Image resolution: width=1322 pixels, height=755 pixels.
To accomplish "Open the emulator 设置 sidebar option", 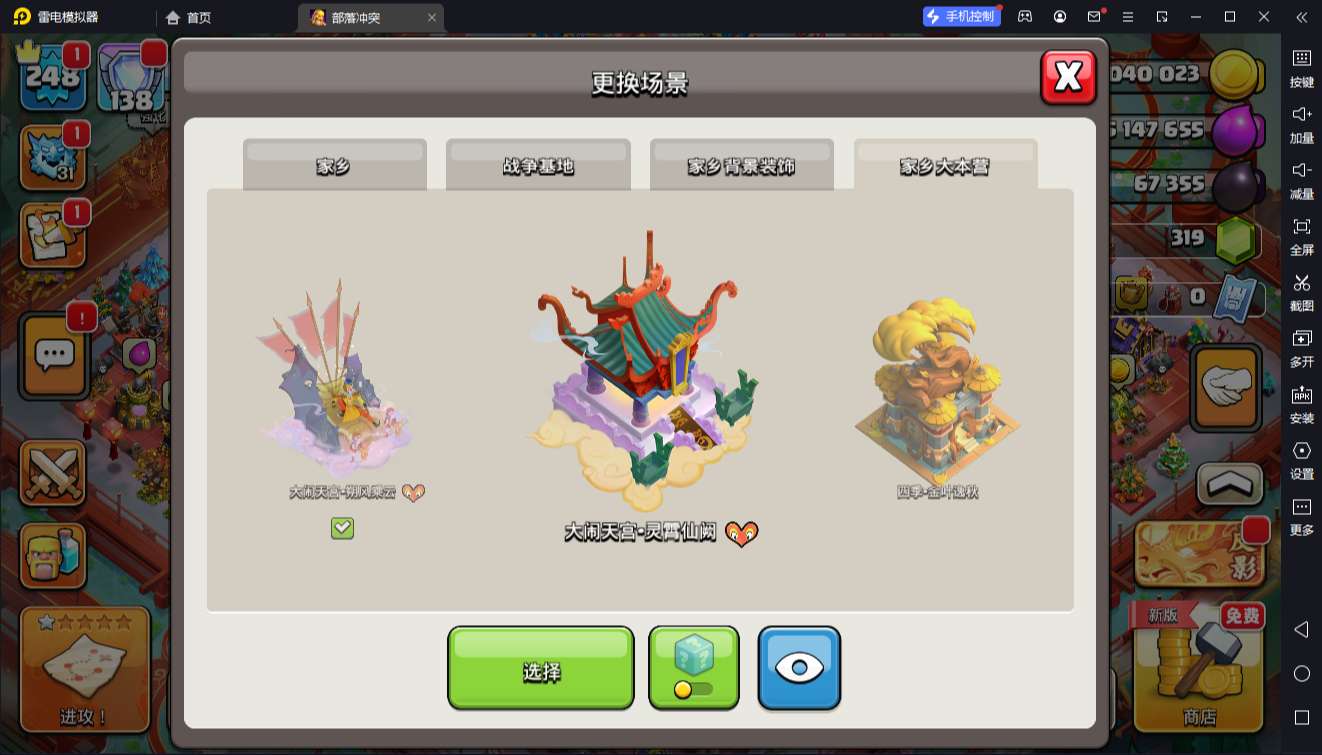I will point(1301,460).
